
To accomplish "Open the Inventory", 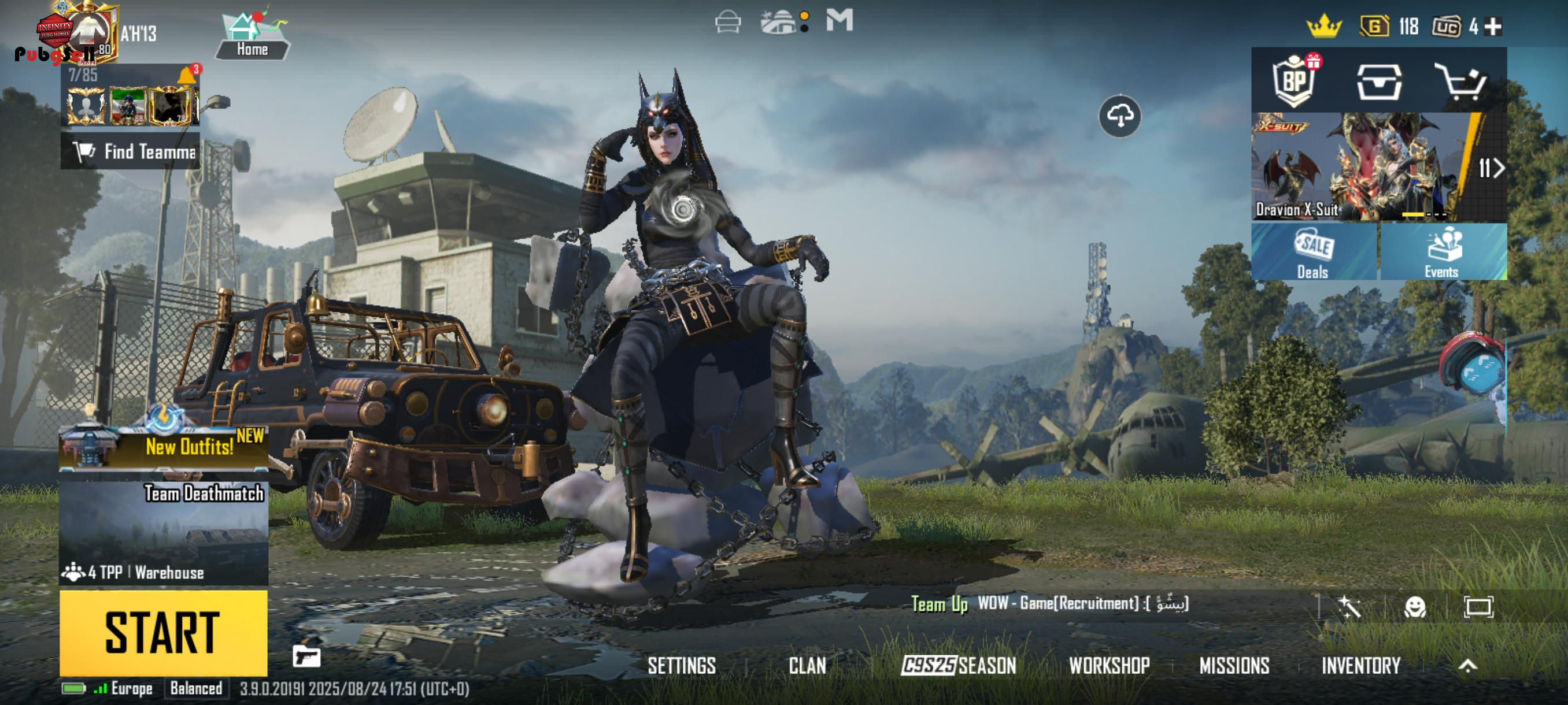I will (1360, 666).
